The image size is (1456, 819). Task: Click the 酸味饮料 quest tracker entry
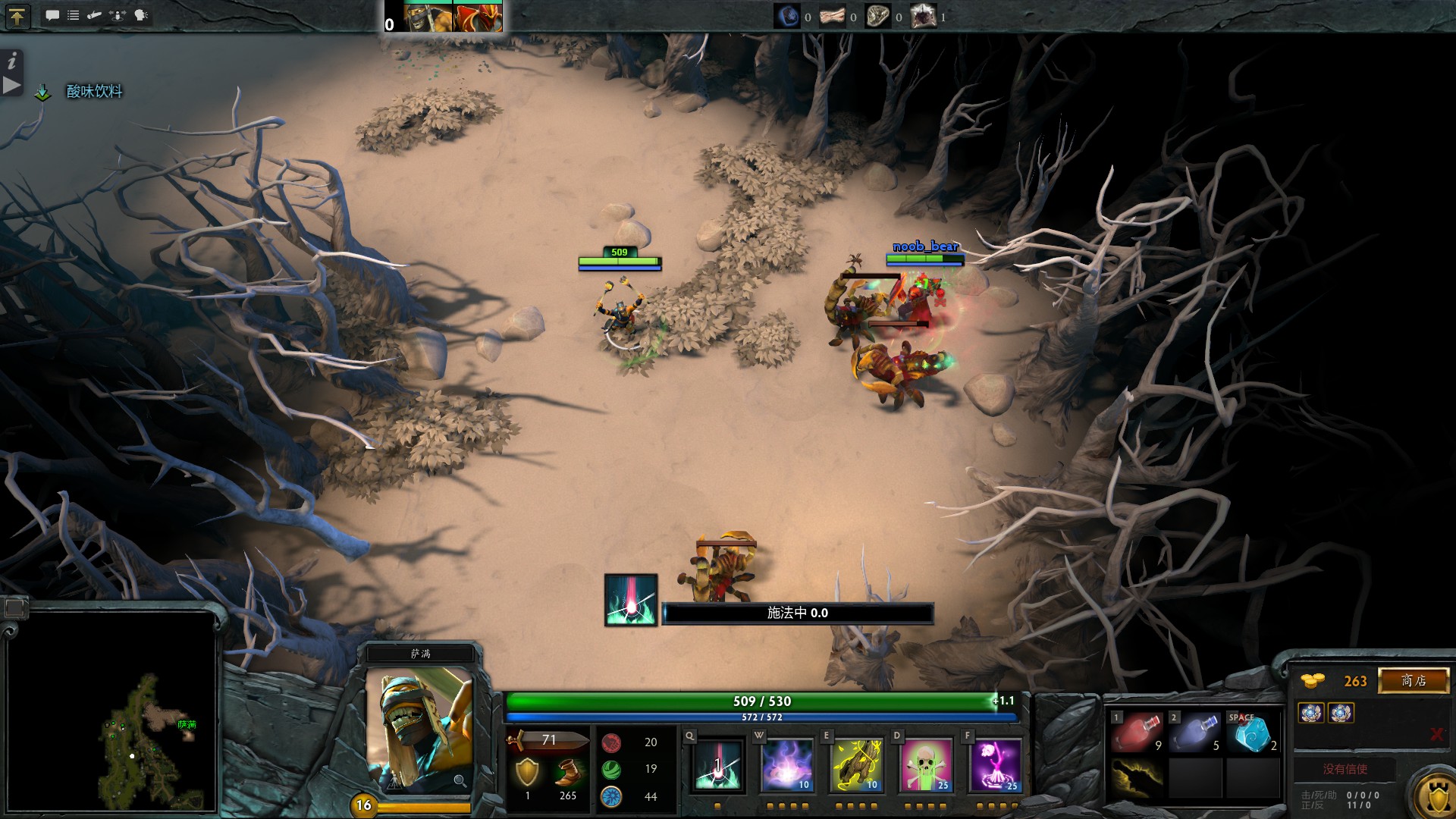tap(94, 92)
